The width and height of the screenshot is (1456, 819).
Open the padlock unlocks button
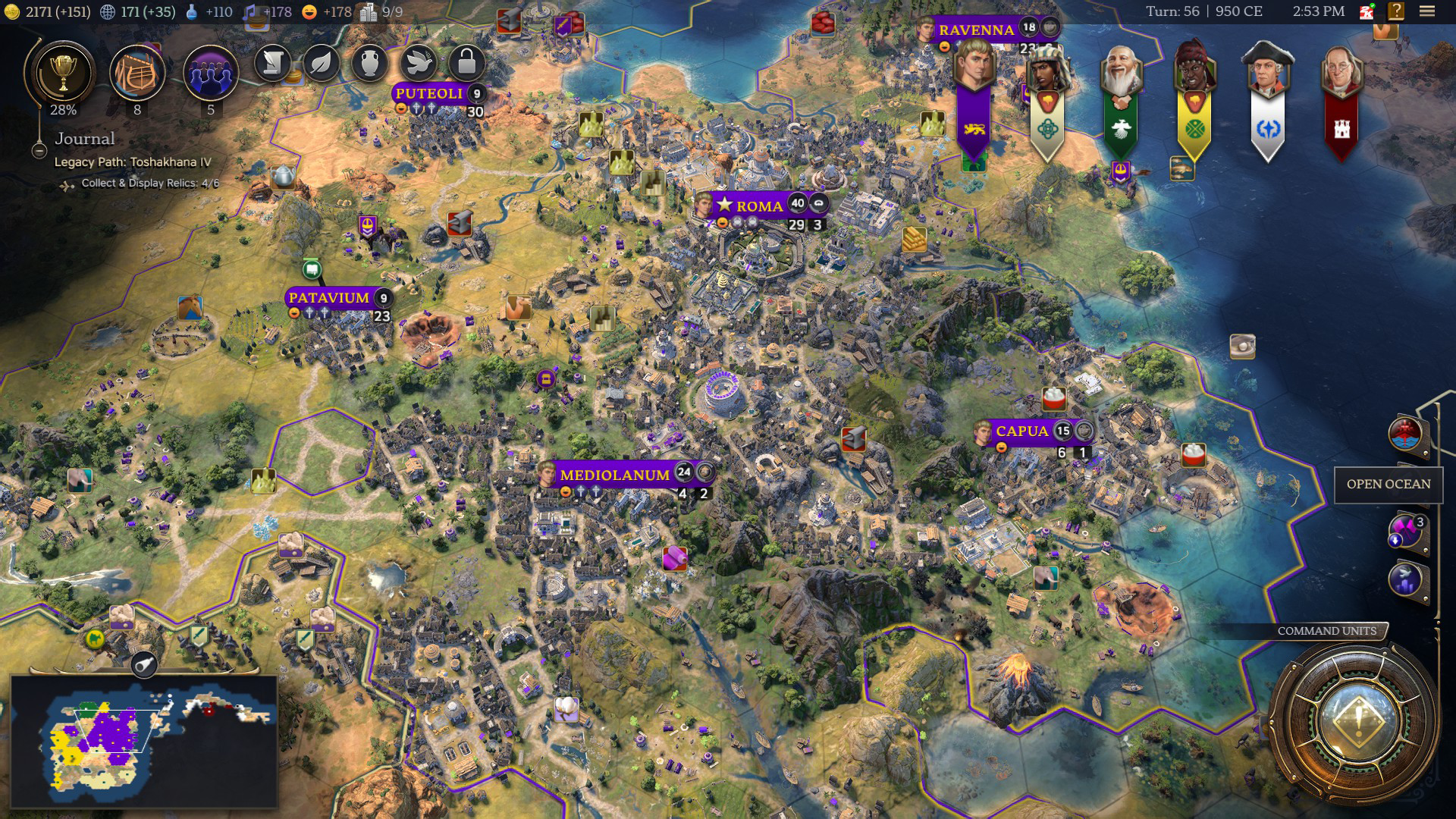467,63
